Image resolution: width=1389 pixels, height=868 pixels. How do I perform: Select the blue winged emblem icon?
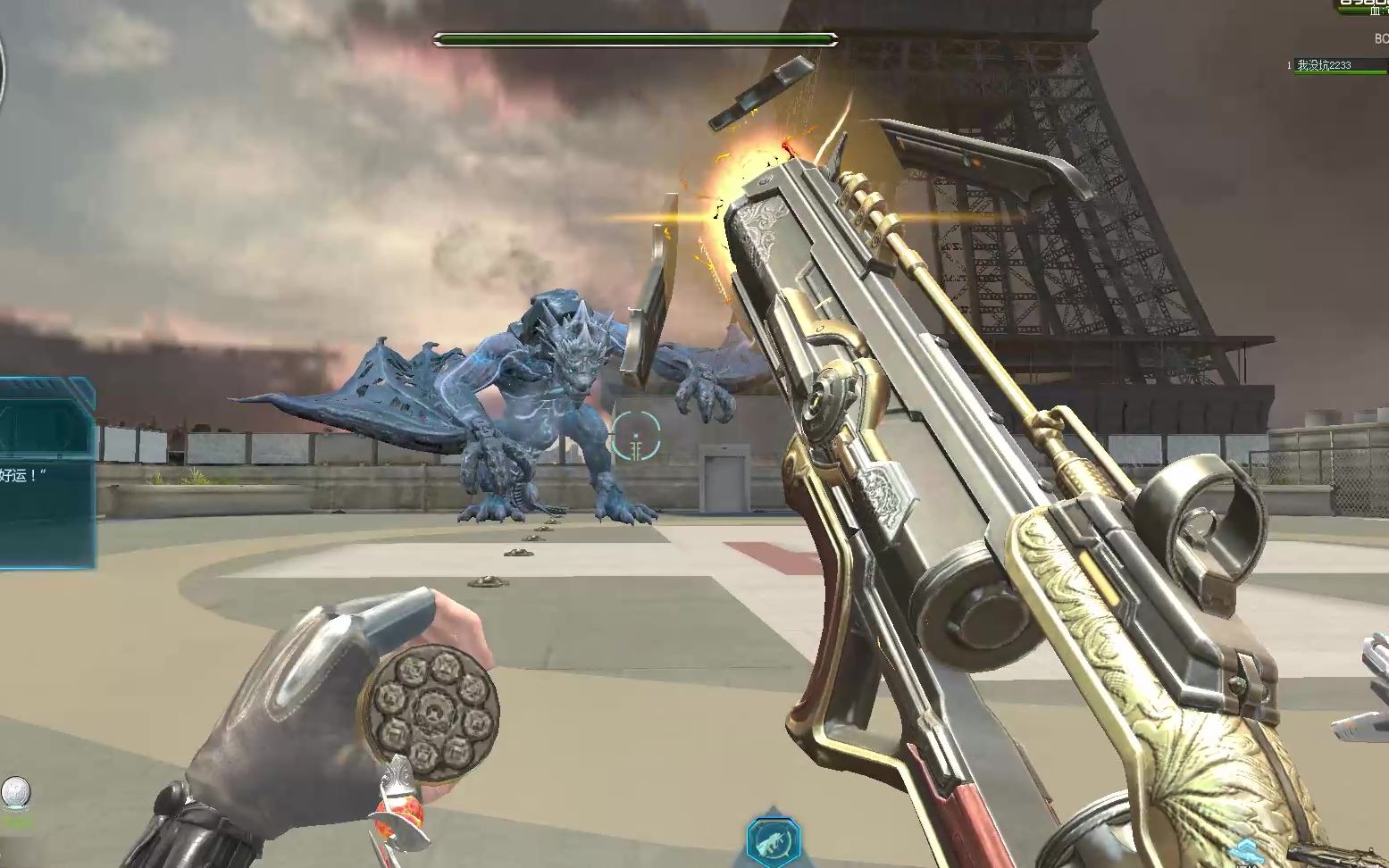pyautogui.click(x=1245, y=851)
